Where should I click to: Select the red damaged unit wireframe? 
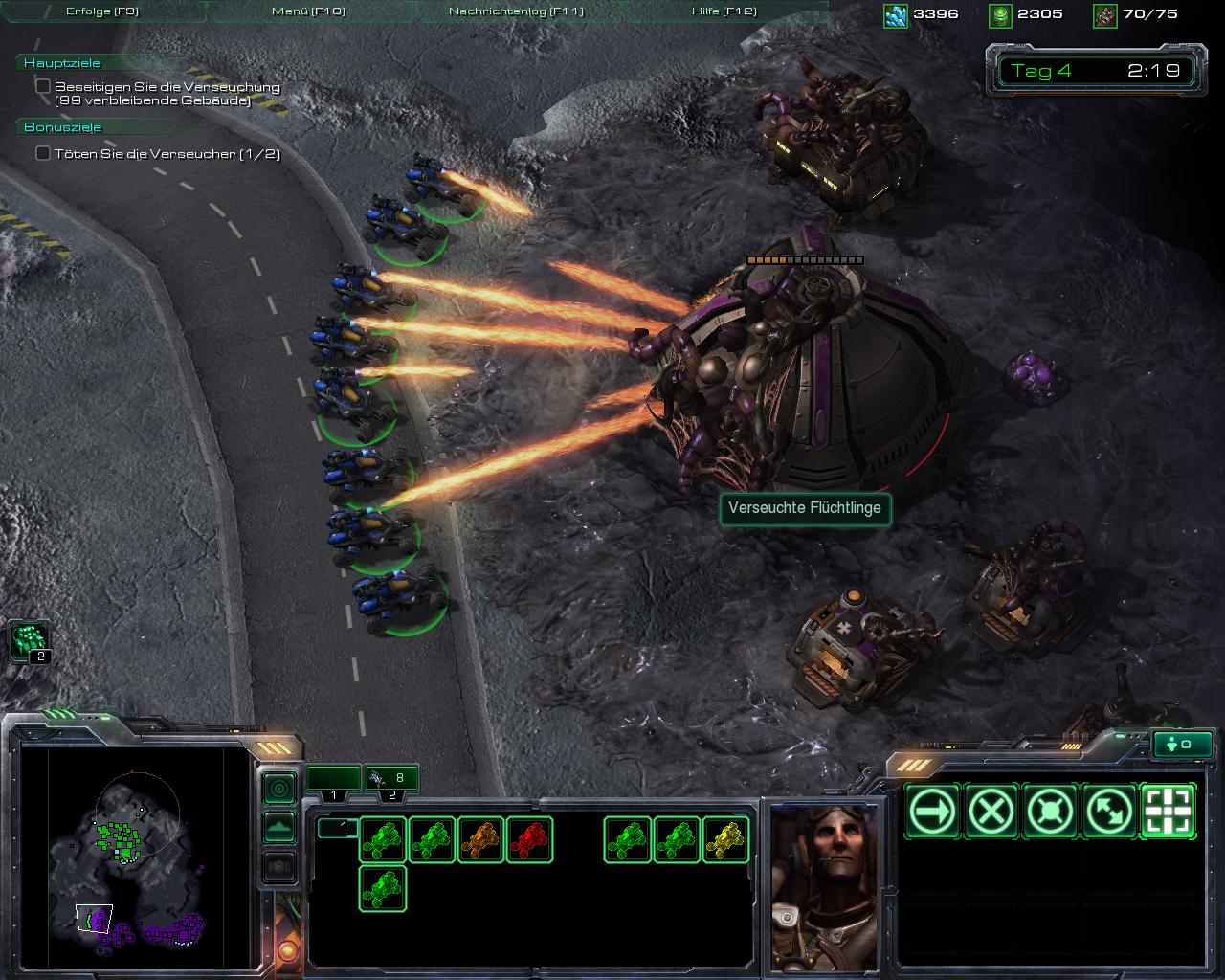[x=530, y=839]
